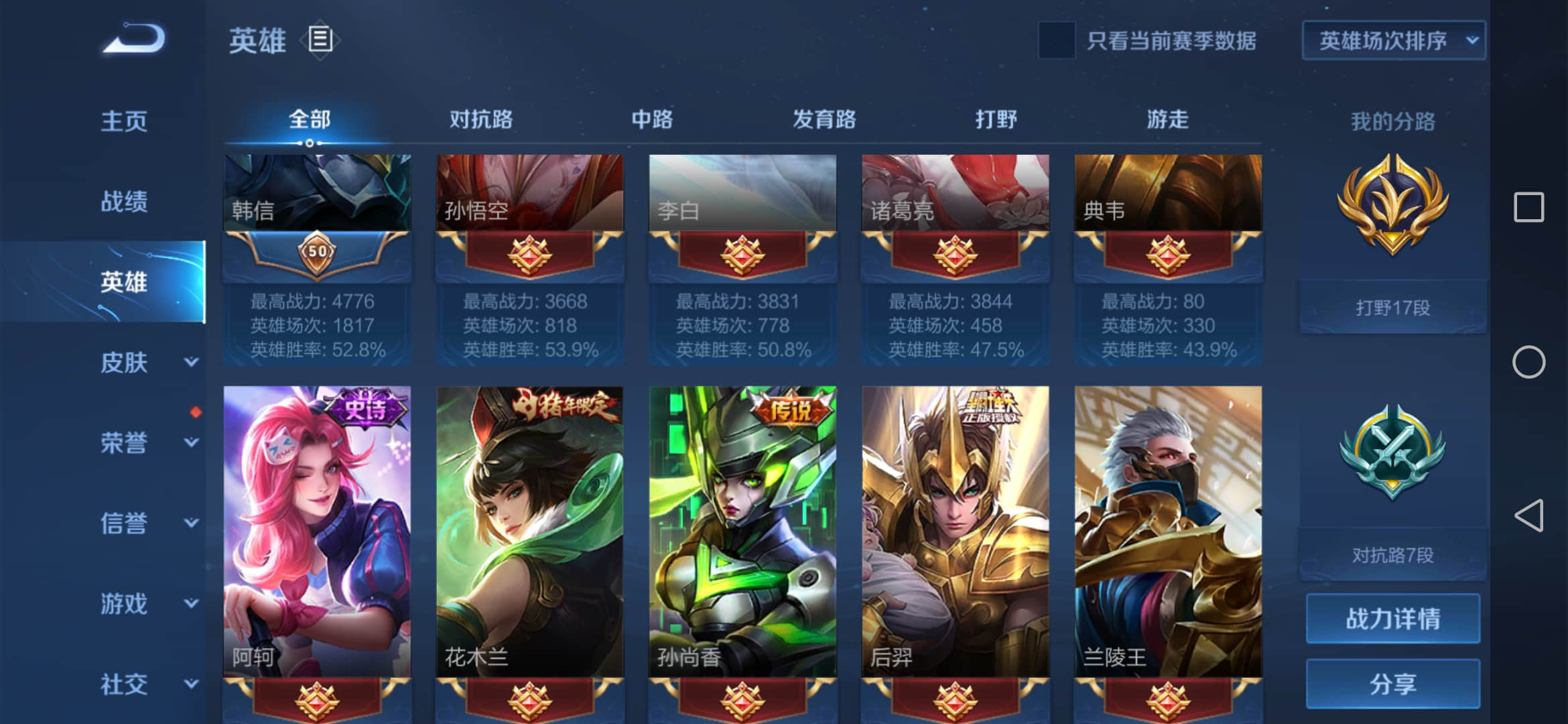The image size is (1568, 724).
Task: Select the 对抗路7段 lane rank emblem
Action: (1392, 463)
